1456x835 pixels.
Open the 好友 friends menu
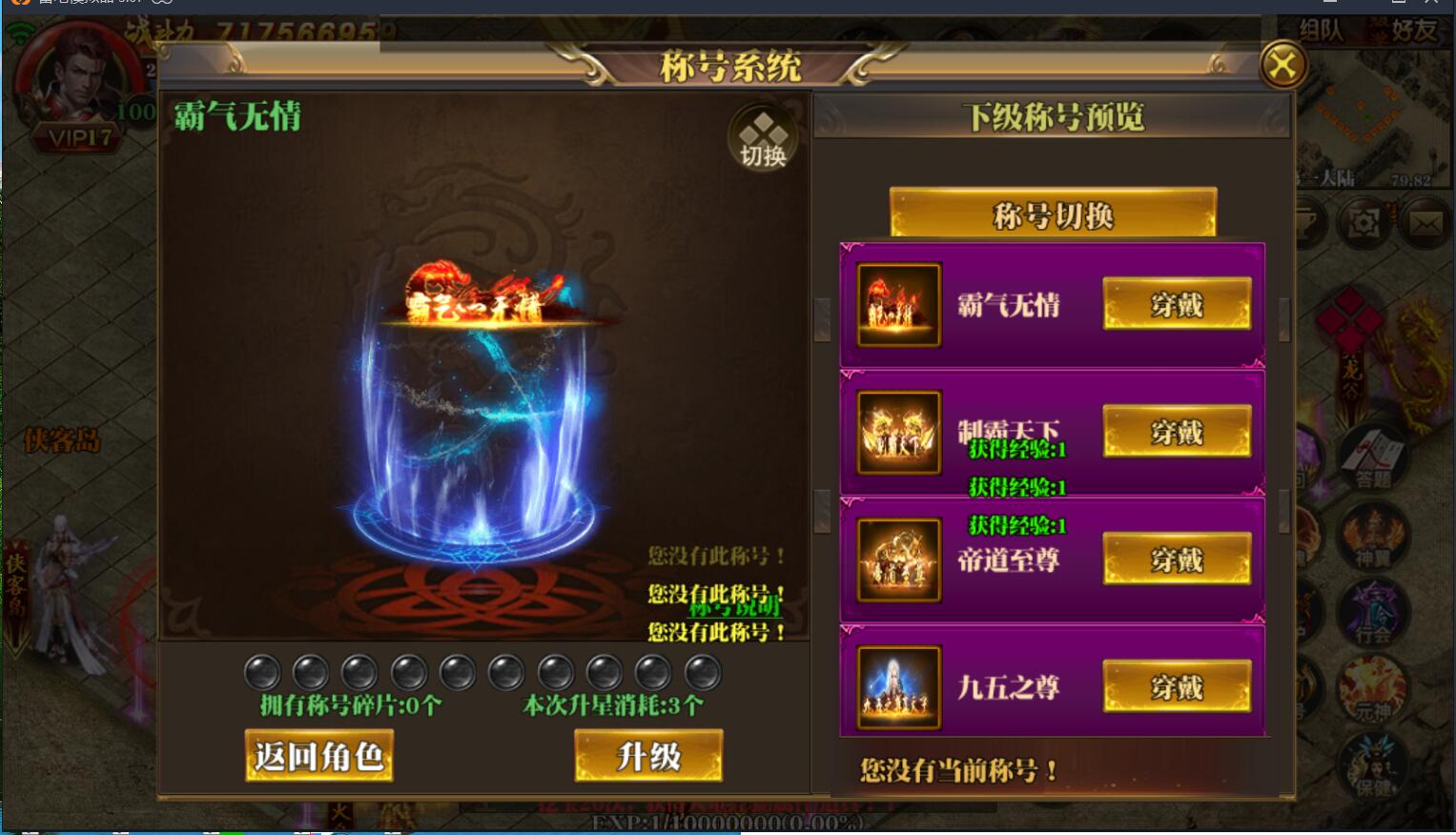[1415, 30]
